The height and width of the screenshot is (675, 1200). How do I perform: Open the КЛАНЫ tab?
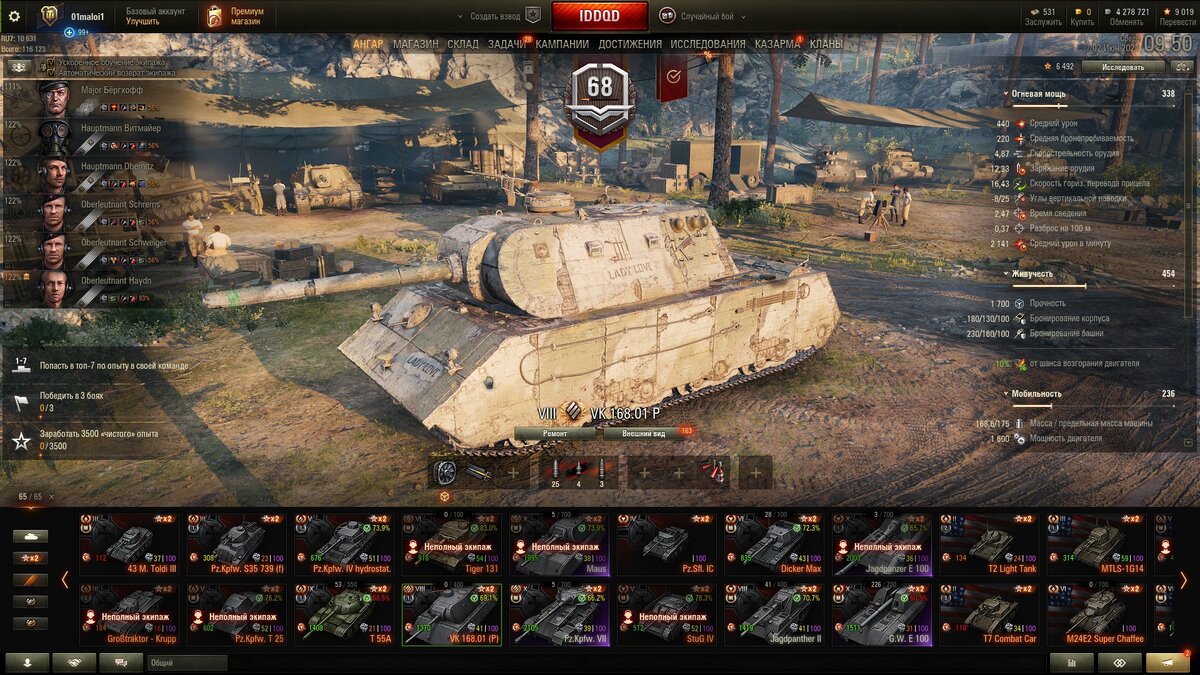click(x=826, y=44)
